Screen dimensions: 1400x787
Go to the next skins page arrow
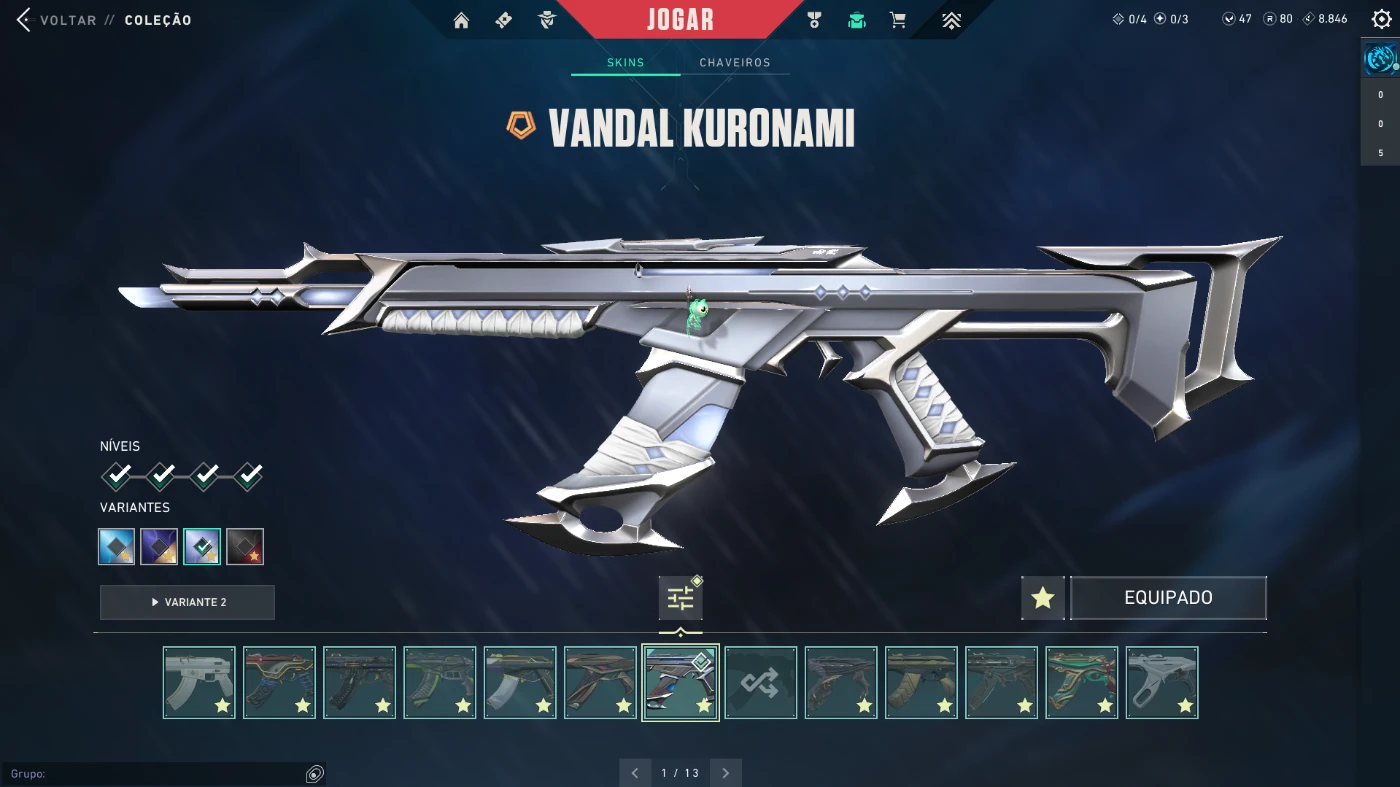(726, 773)
